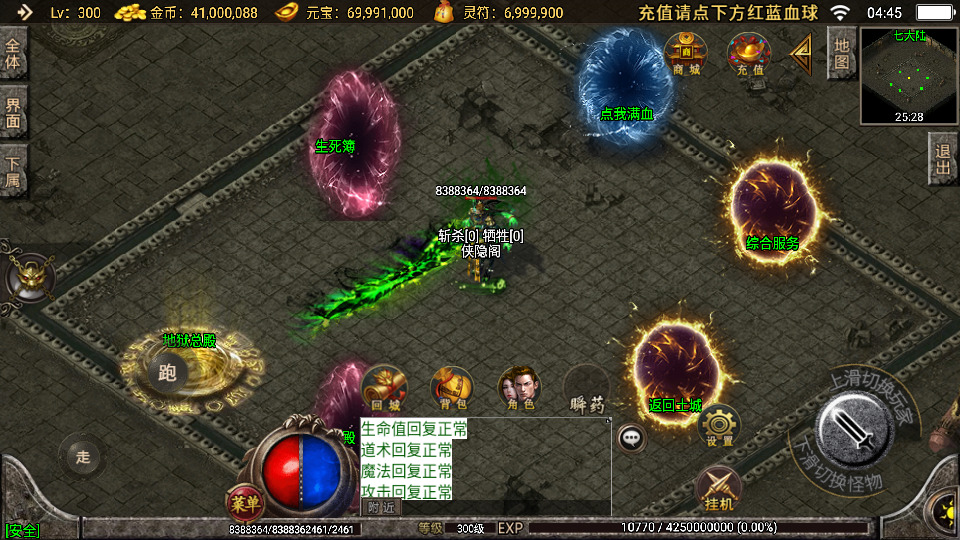Image resolution: width=960 pixels, height=540 pixels.
Task: Tap the 瞬药 instant potion button
Action: pos(587,389)
